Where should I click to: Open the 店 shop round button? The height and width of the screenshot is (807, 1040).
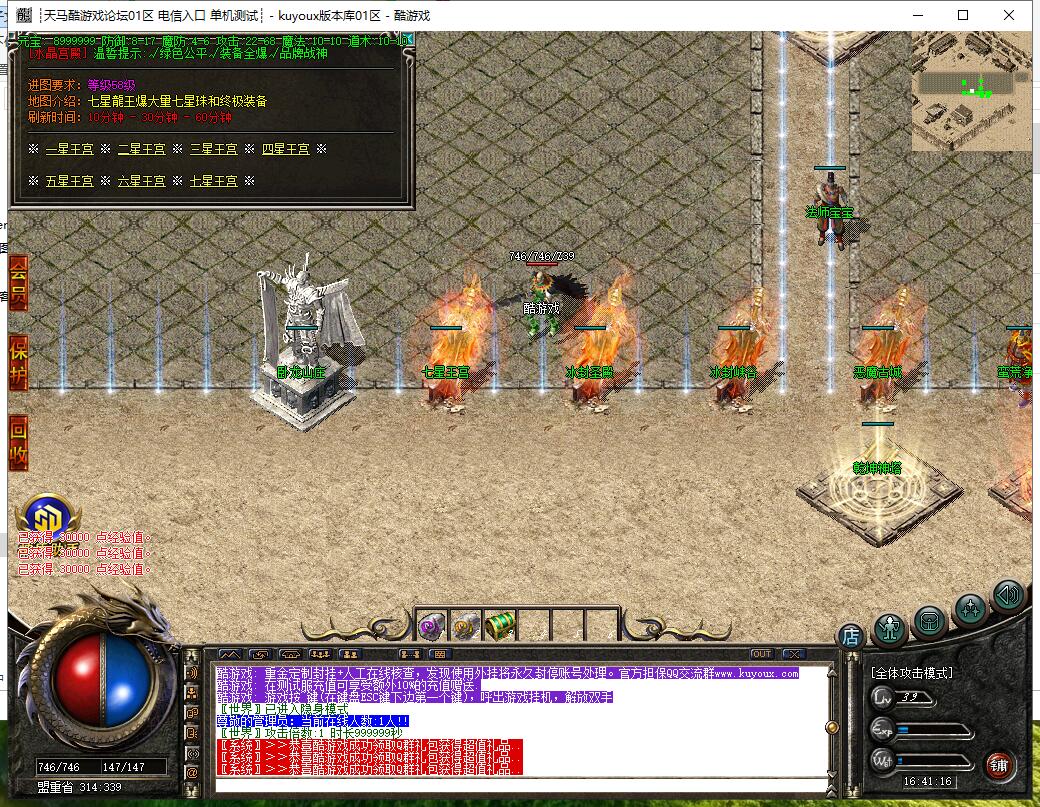tap(850, 635)
